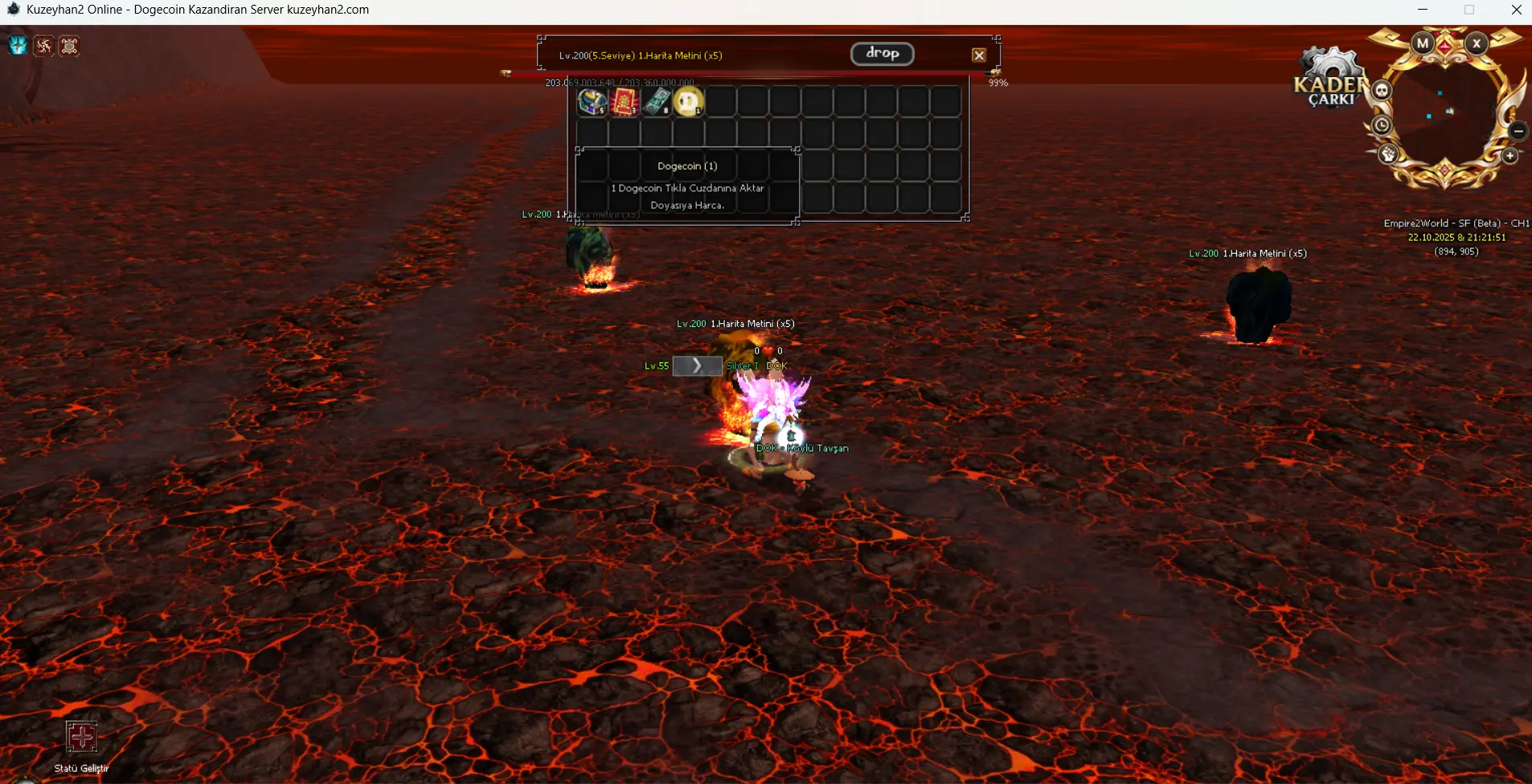Open Statü Geliştir stat upgrade button

pos(81,737)
